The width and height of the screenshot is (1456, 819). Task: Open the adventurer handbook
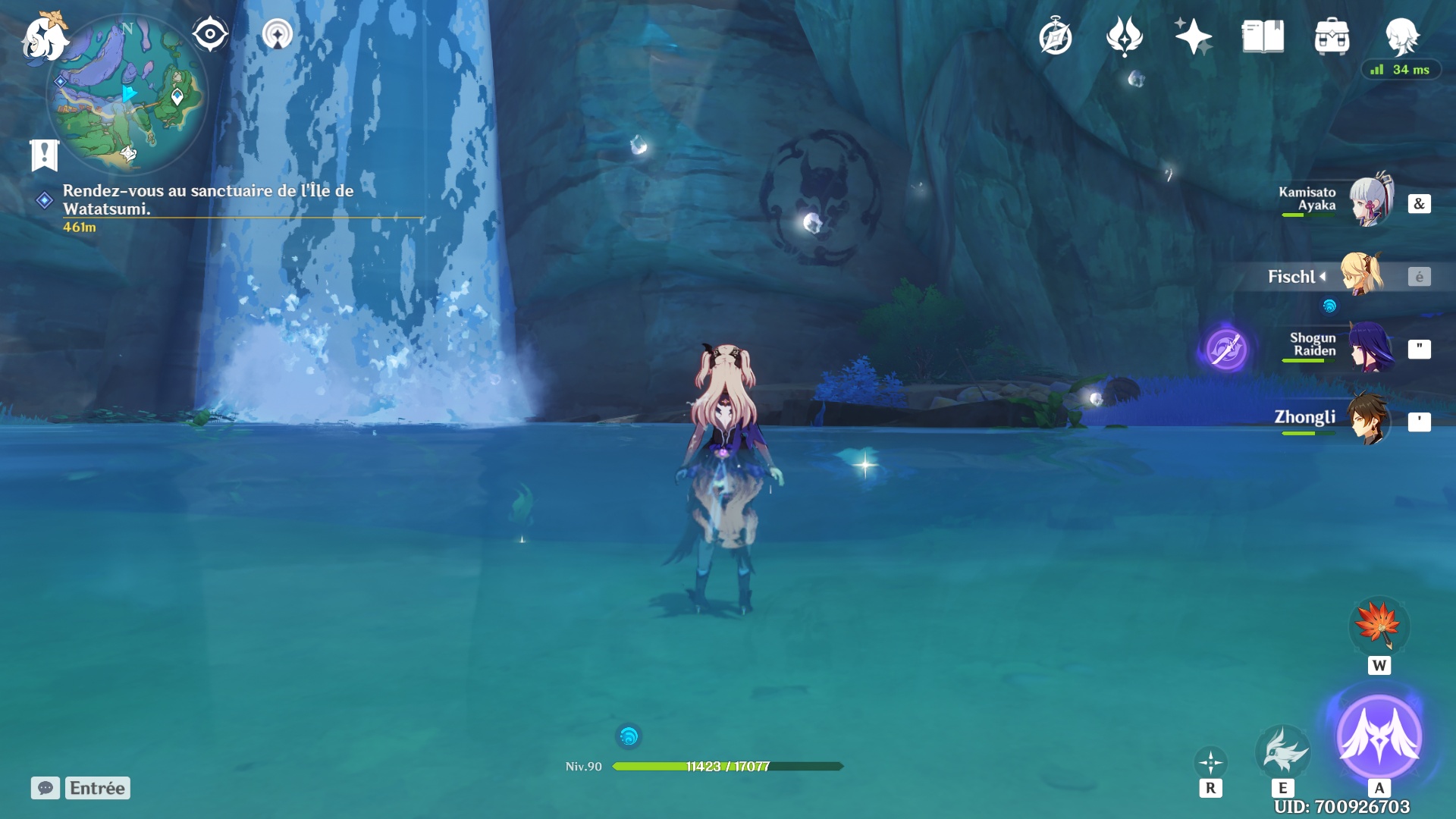point(1263,36)
